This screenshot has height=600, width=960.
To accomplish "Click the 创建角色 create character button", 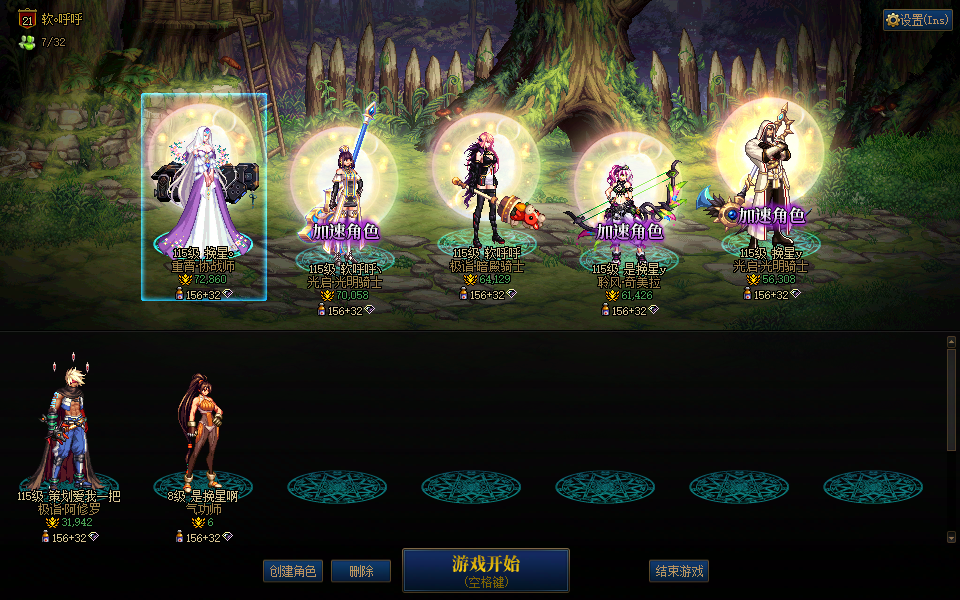I will pyautogui.click(x=292, y=571).
